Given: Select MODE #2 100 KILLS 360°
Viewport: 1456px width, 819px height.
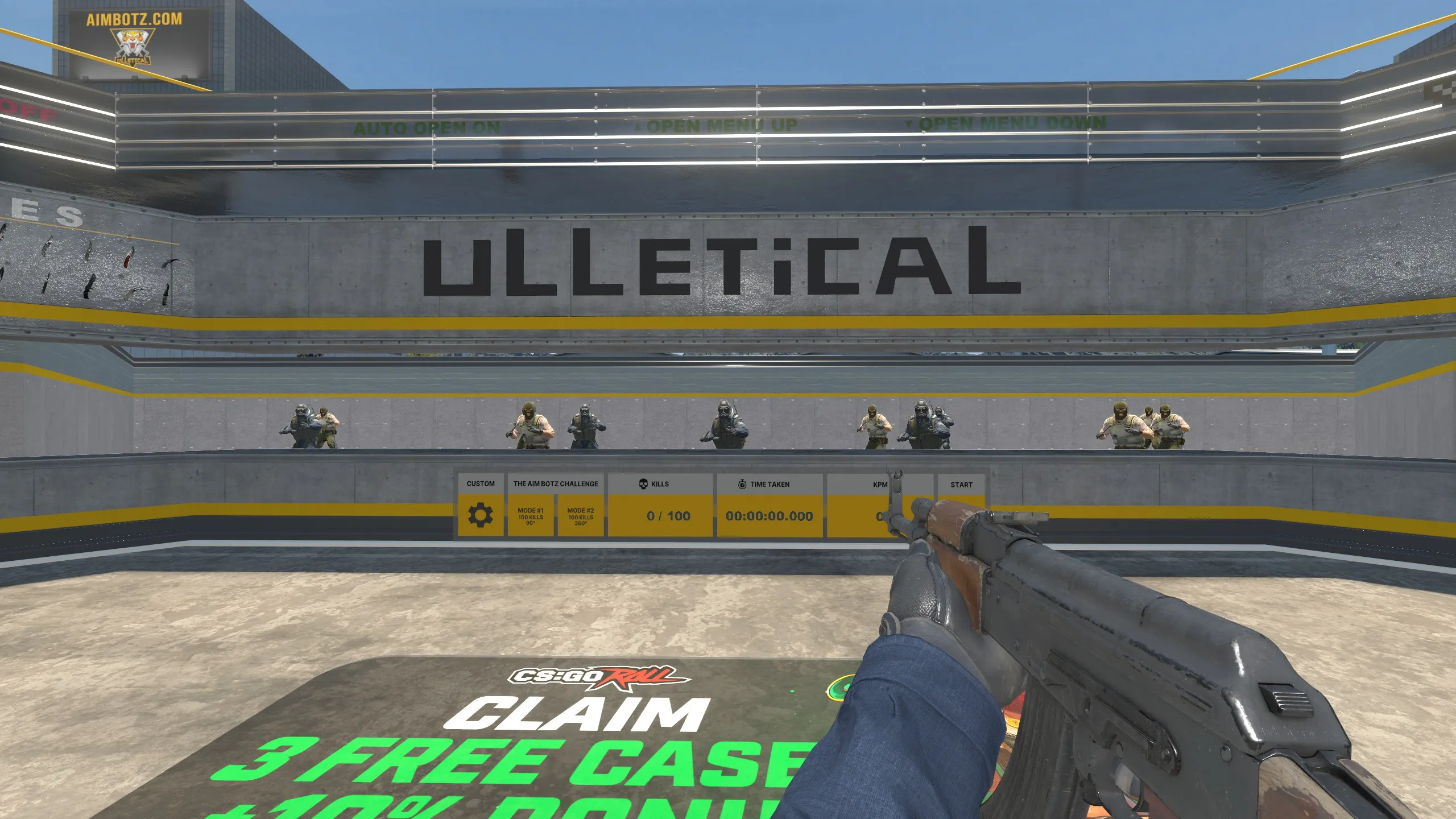Looking at the screenshot, I should point(579,517).
